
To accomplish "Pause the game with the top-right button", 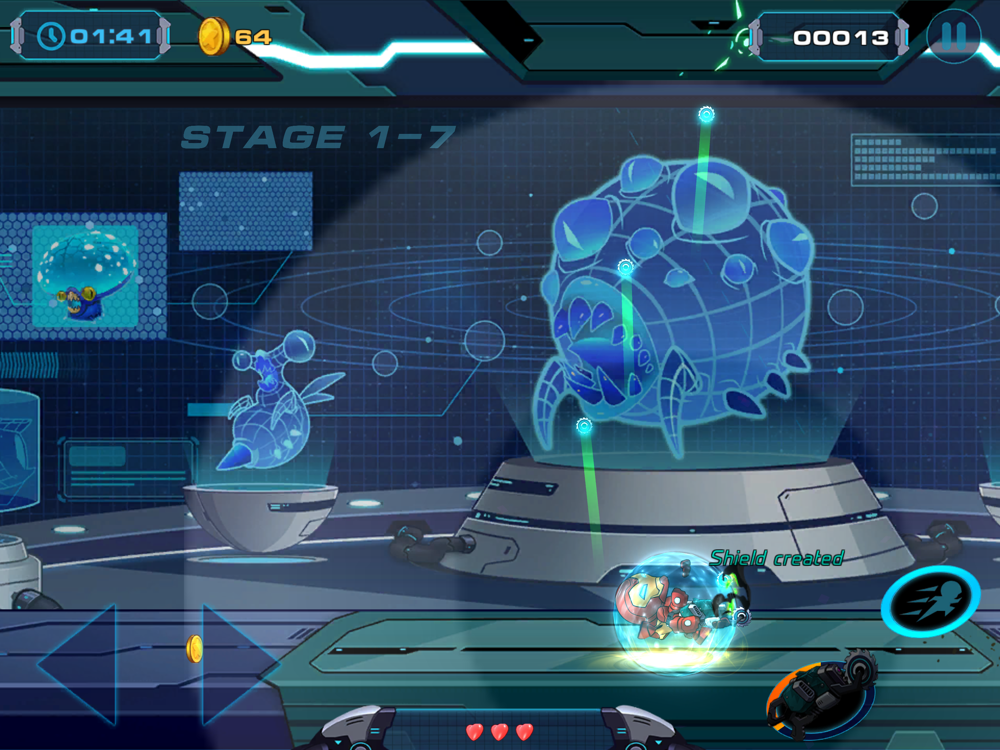I will coord(953,37).
